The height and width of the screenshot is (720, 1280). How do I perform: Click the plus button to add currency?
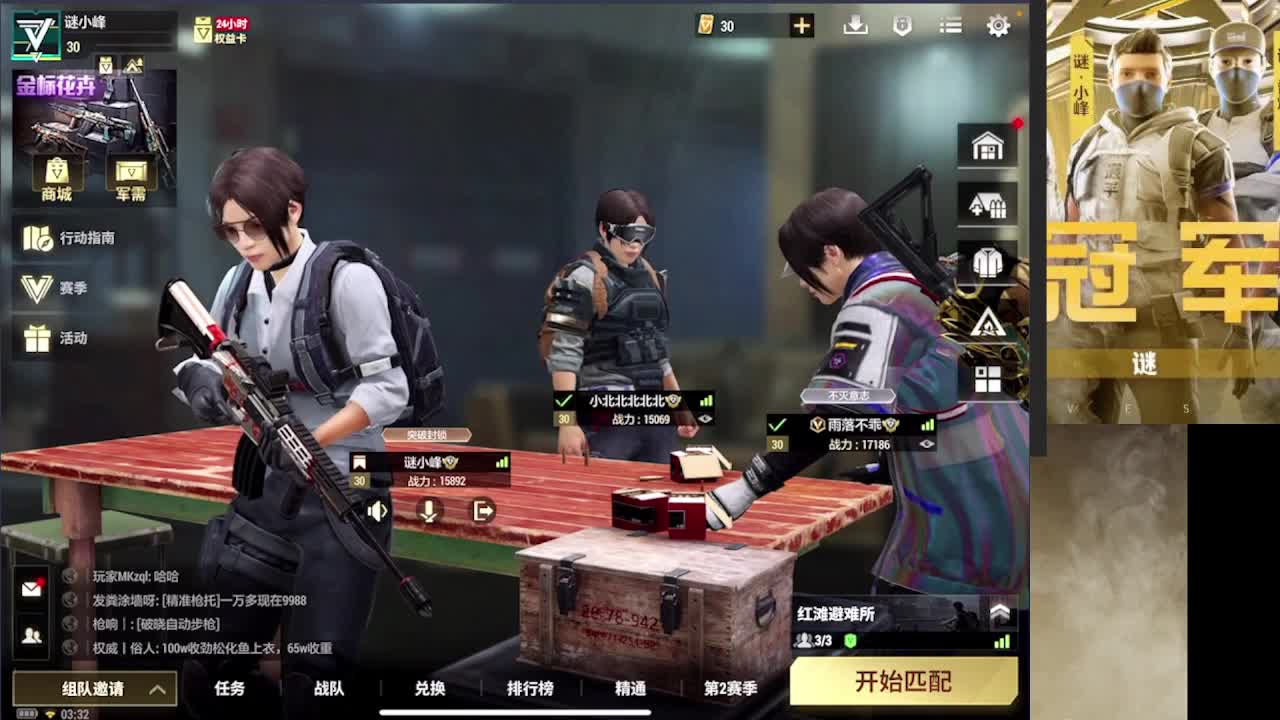(x=800, y=26)
